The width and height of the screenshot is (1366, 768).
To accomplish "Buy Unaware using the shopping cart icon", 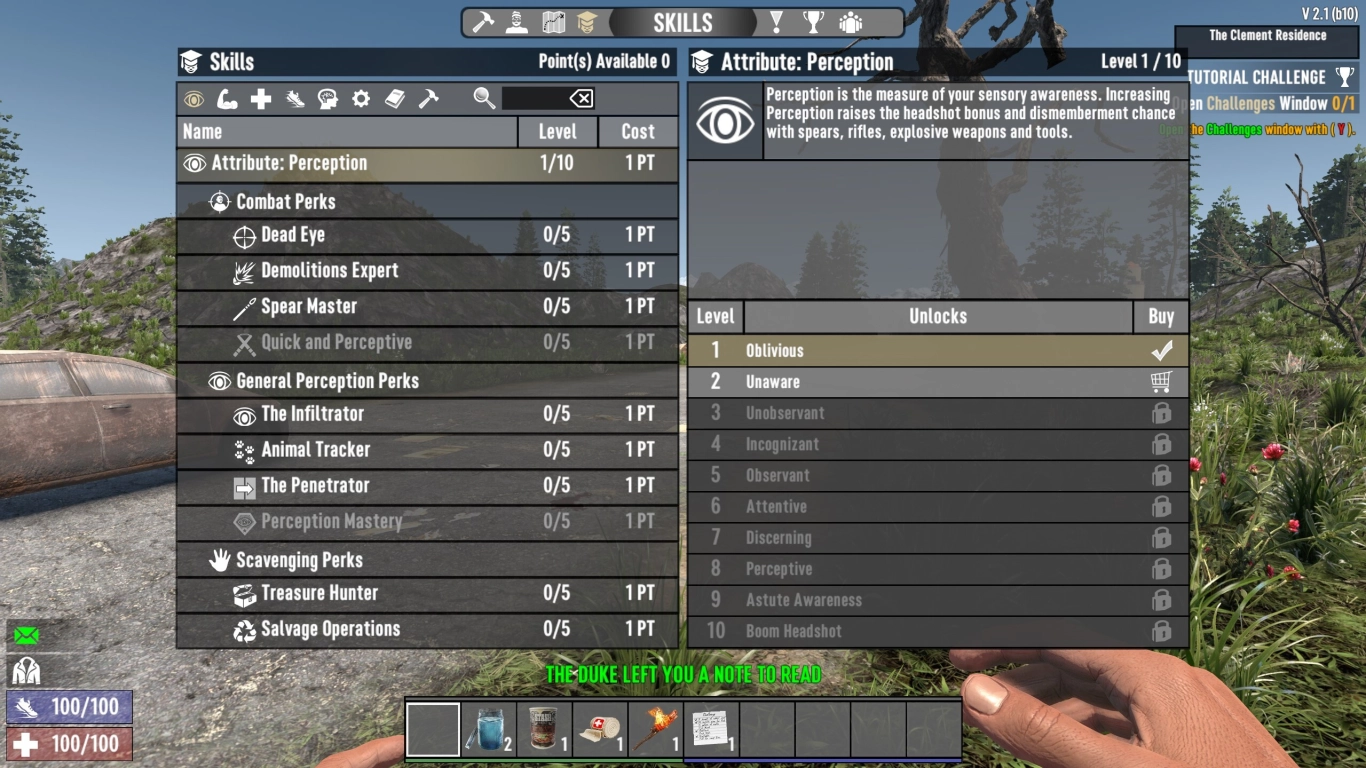I will 1161,381.
